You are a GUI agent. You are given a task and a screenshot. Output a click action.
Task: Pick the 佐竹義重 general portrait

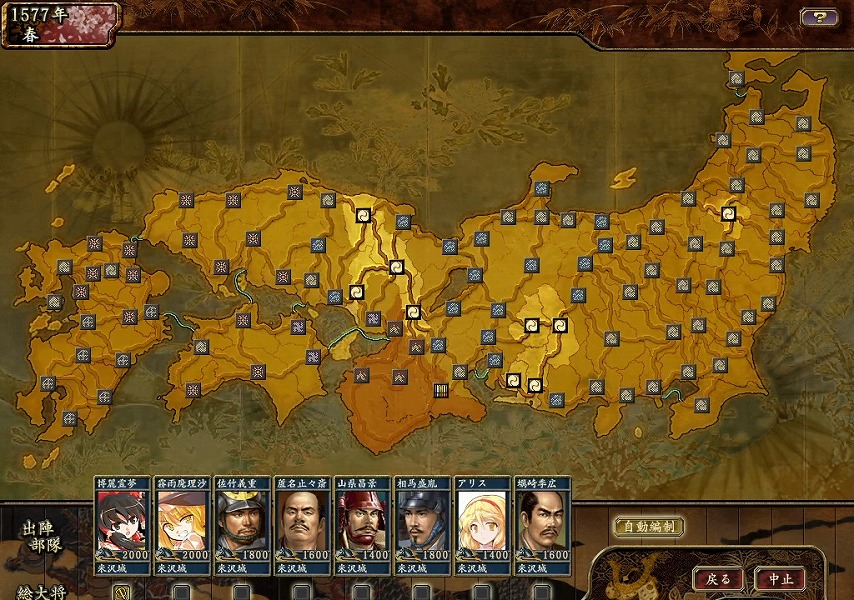(x=243, y=525)
